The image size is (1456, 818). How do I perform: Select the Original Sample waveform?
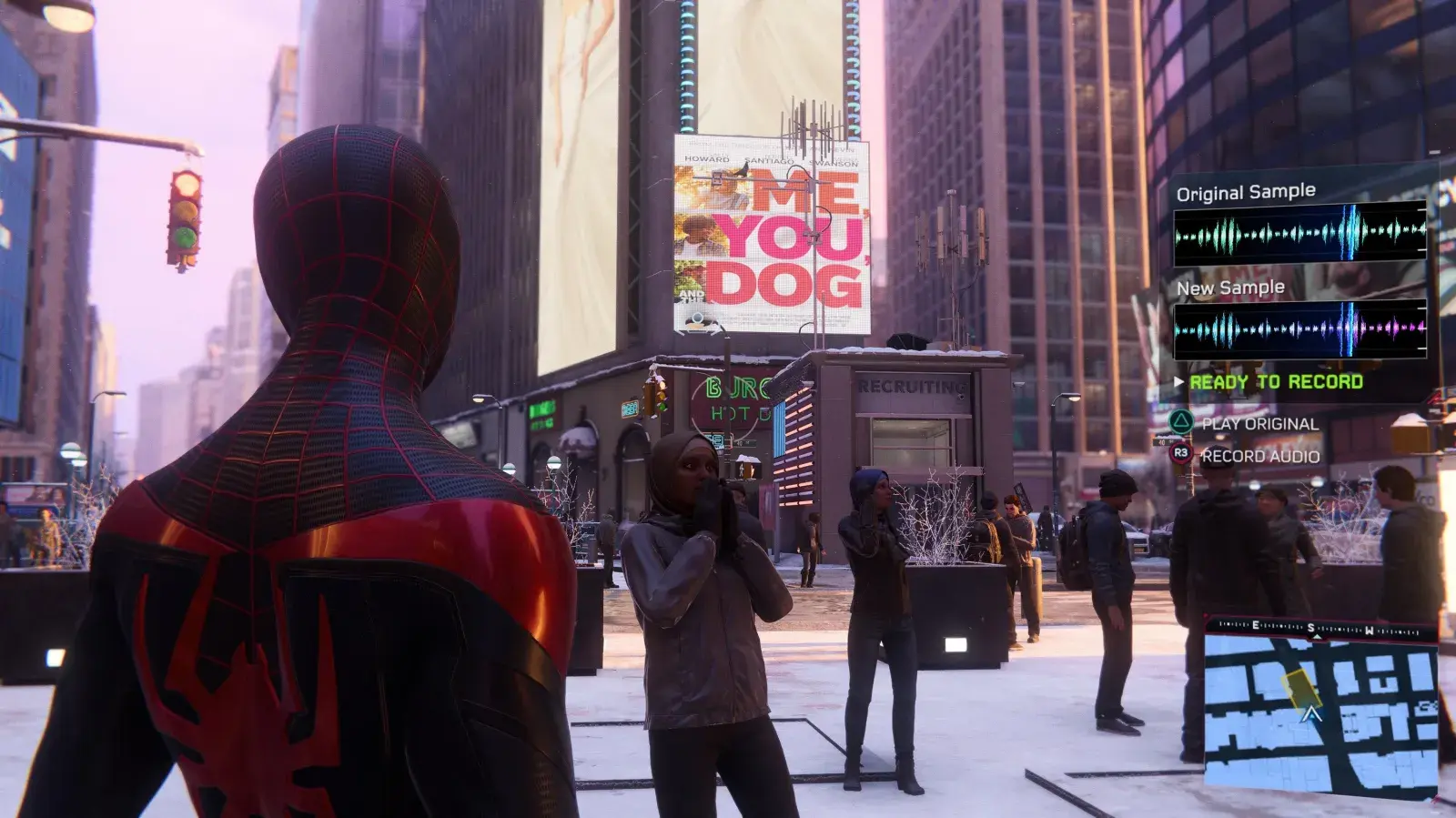point(1299,233)
